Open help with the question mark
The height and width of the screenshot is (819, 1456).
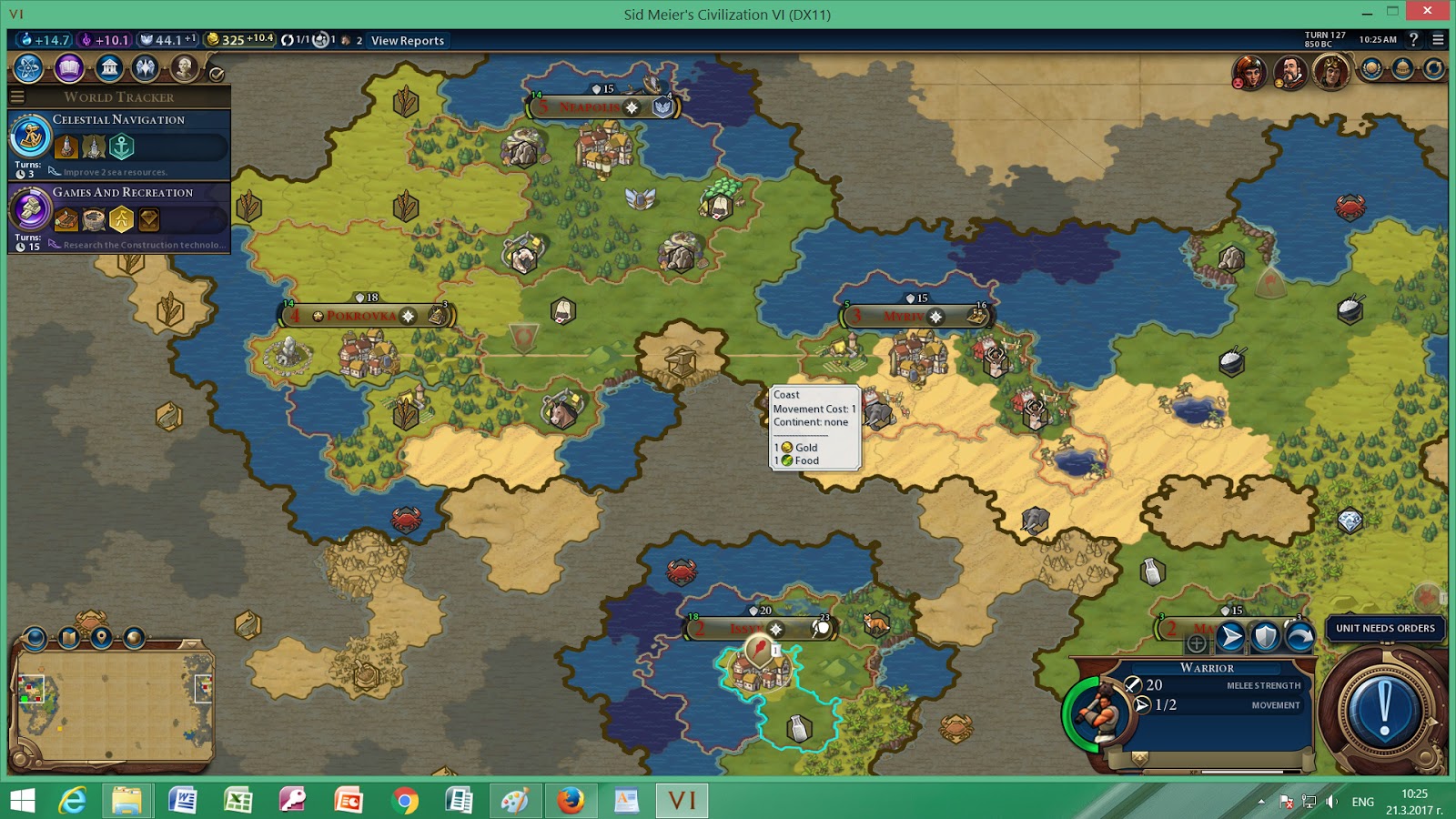pos(1413,40)
